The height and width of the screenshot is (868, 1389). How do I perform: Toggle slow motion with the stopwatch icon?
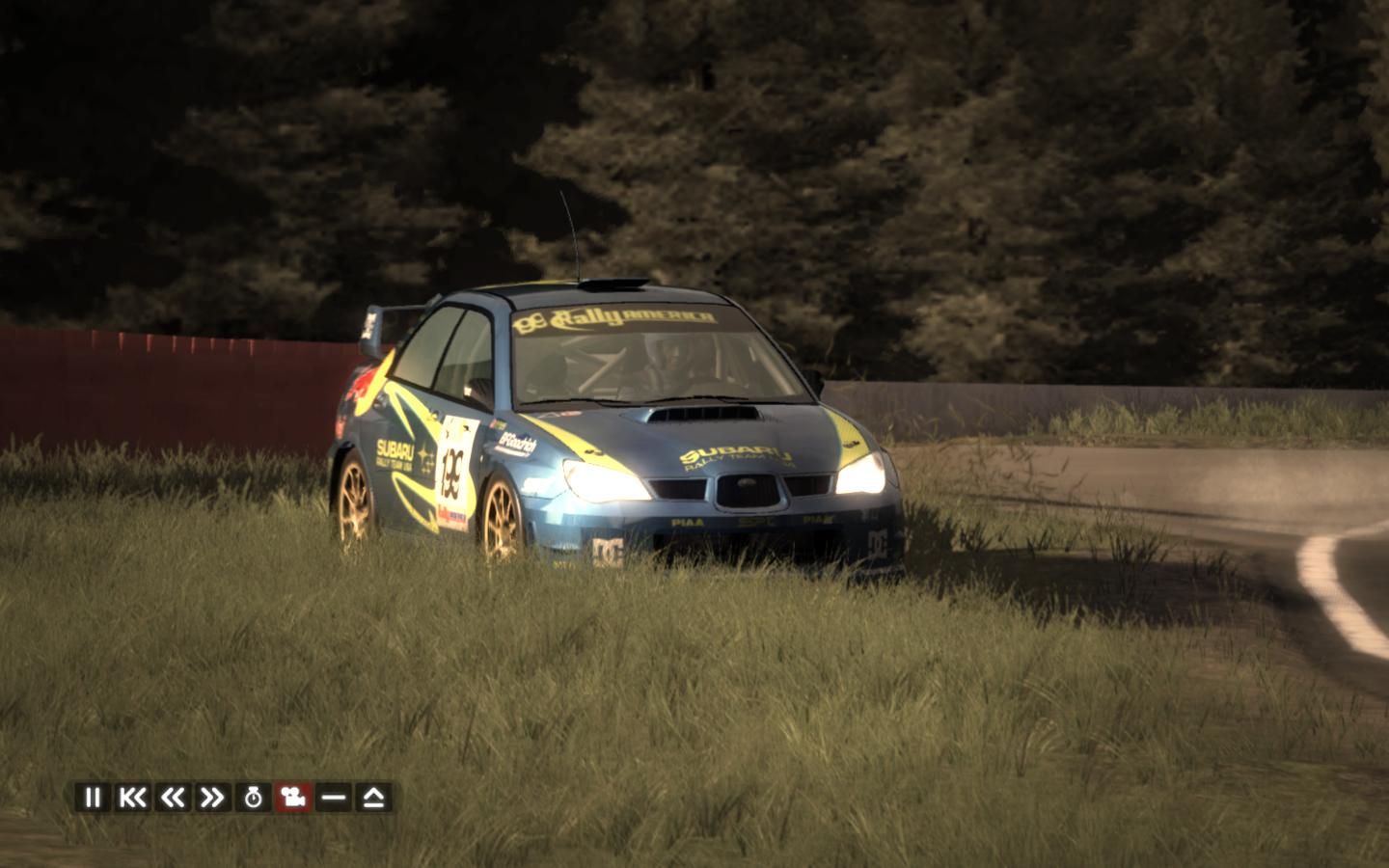click(253, 798)
